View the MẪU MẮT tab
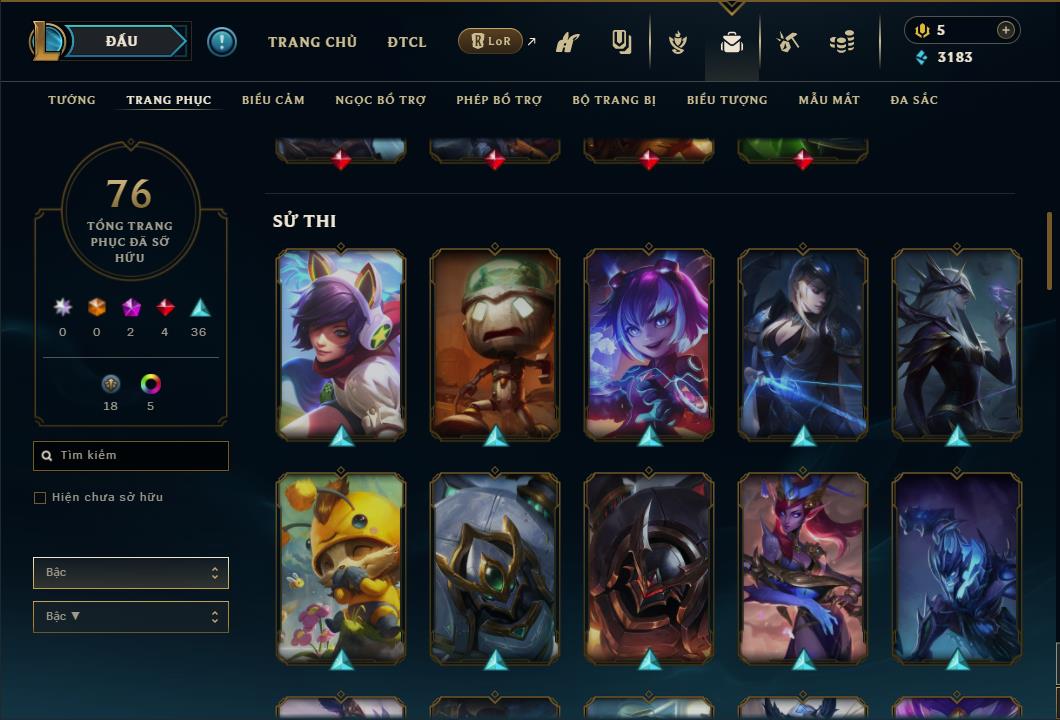1060x720 pixels. (x=829, y=100)
